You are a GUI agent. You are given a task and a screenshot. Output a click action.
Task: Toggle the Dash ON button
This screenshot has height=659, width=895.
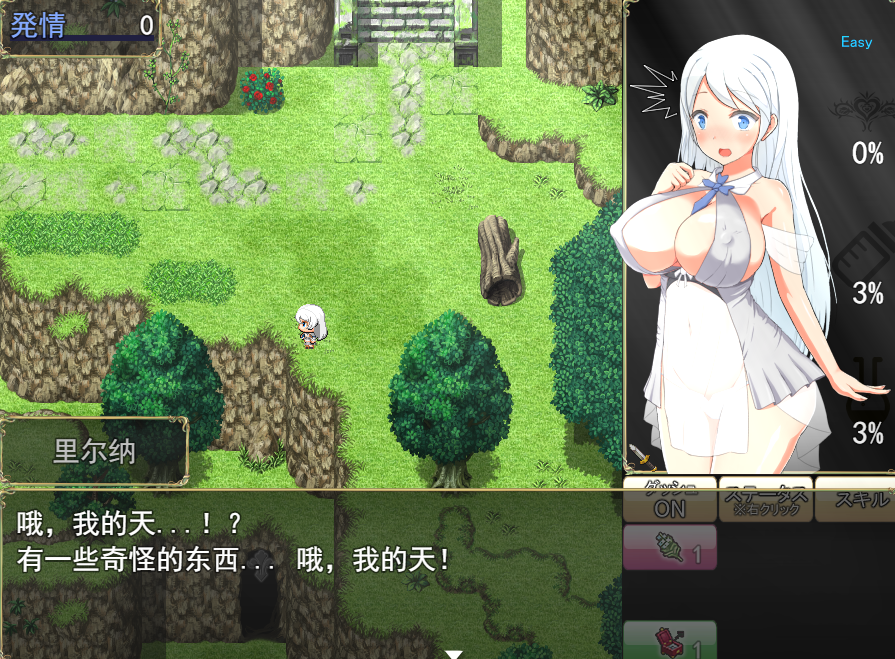669,500
